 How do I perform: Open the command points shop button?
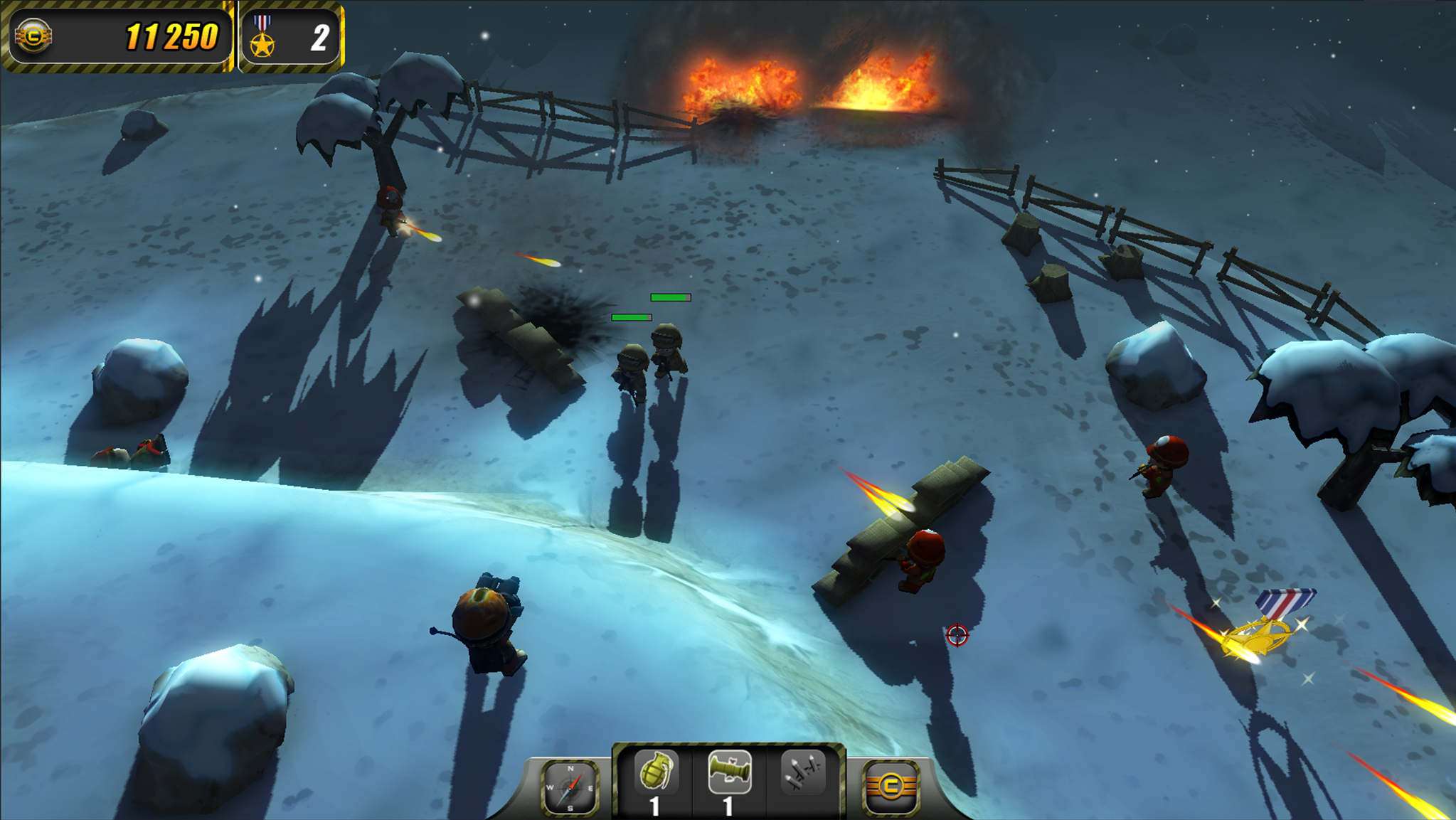[891, 787]
